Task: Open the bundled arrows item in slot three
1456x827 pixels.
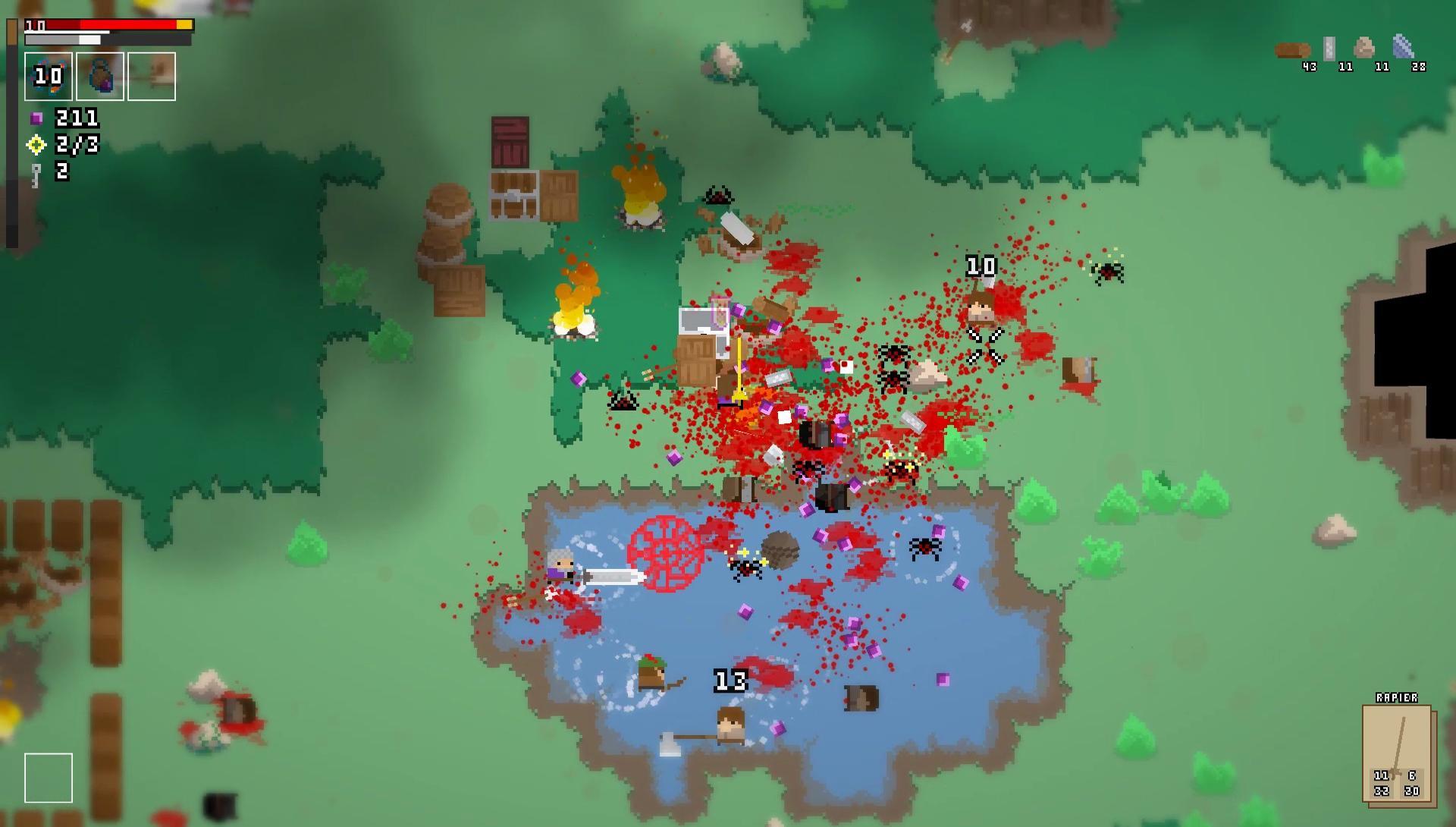Action: (x=150, y=76)
